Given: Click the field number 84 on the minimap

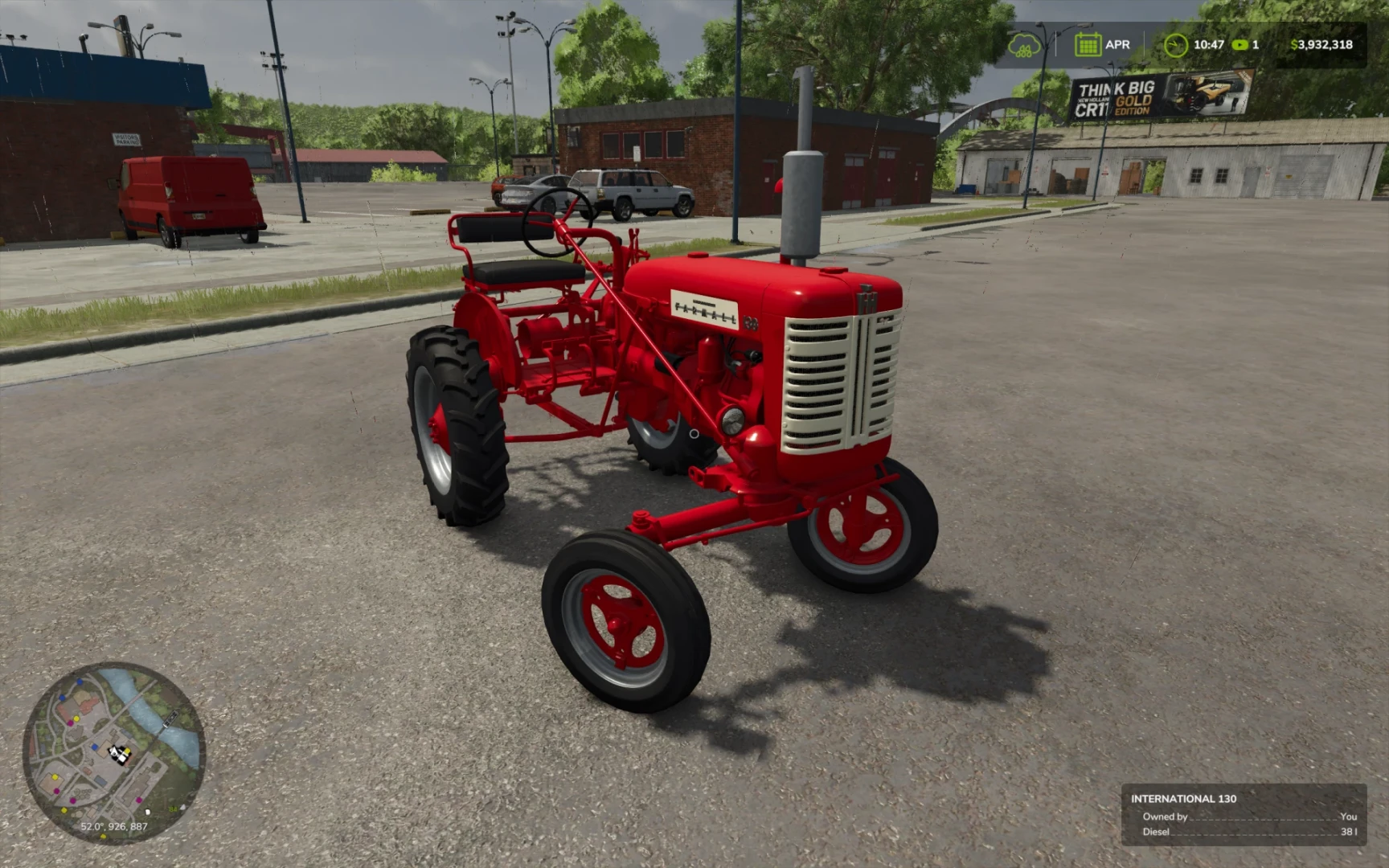Looking at the screenshot, I should (x=173, y=809).
